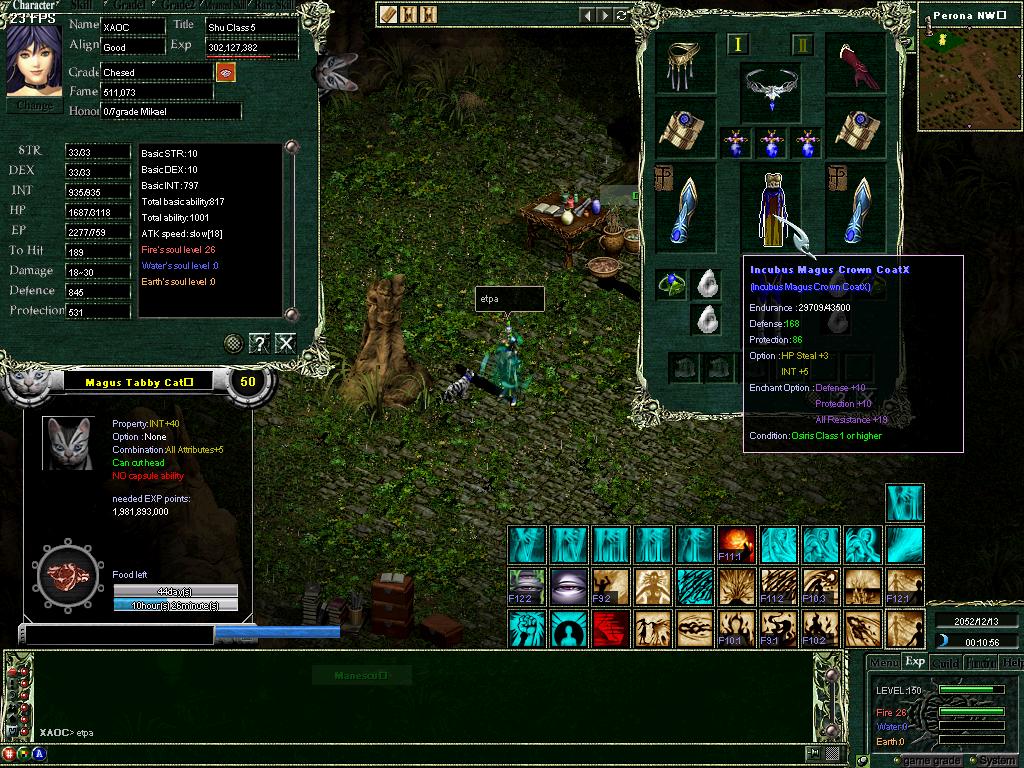
Task: Click the red eye icon beside Grade
Action: click(225, 73)
